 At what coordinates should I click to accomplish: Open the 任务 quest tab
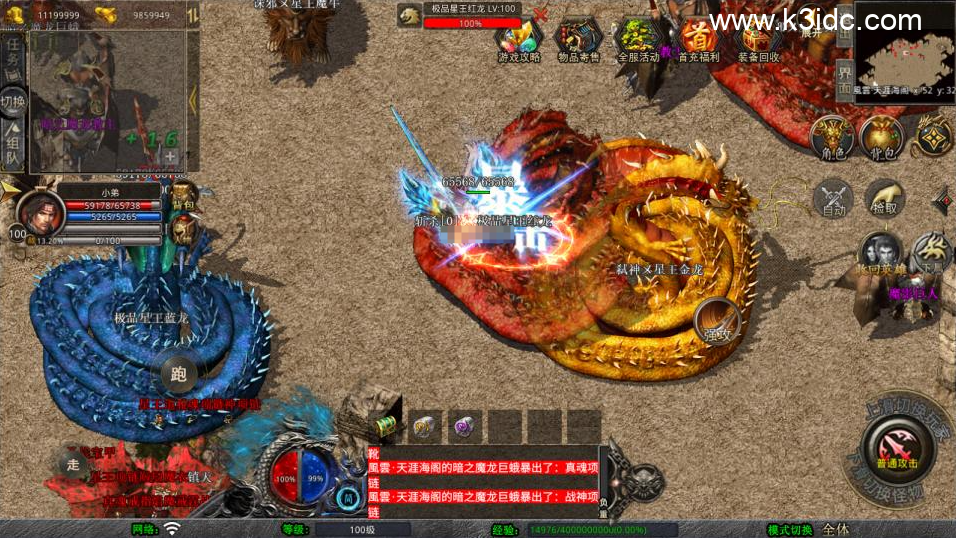pyautogui.click(x=13, y=53)
